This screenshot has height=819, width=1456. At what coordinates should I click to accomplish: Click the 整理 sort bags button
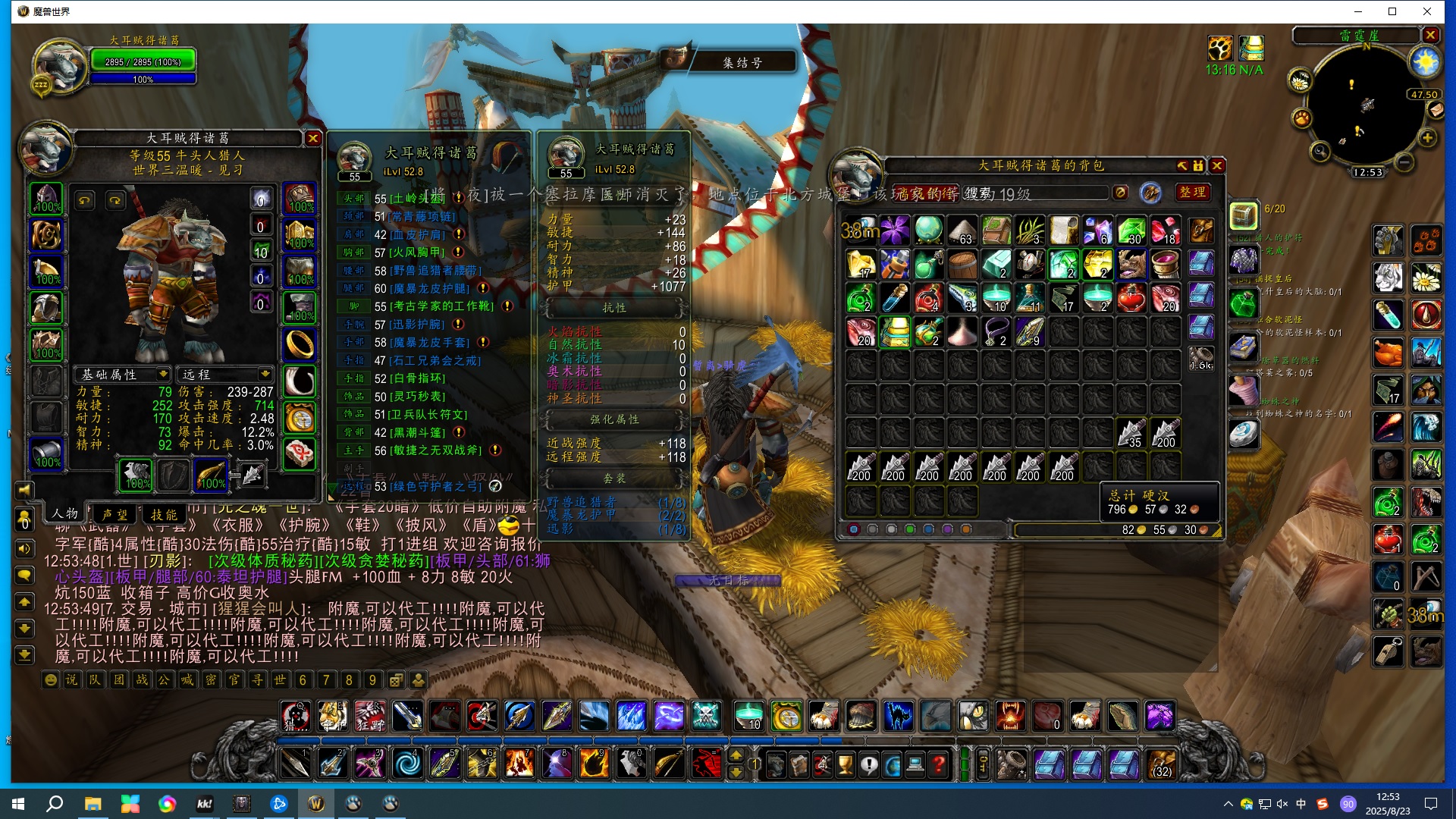(x=1192, y=193)
